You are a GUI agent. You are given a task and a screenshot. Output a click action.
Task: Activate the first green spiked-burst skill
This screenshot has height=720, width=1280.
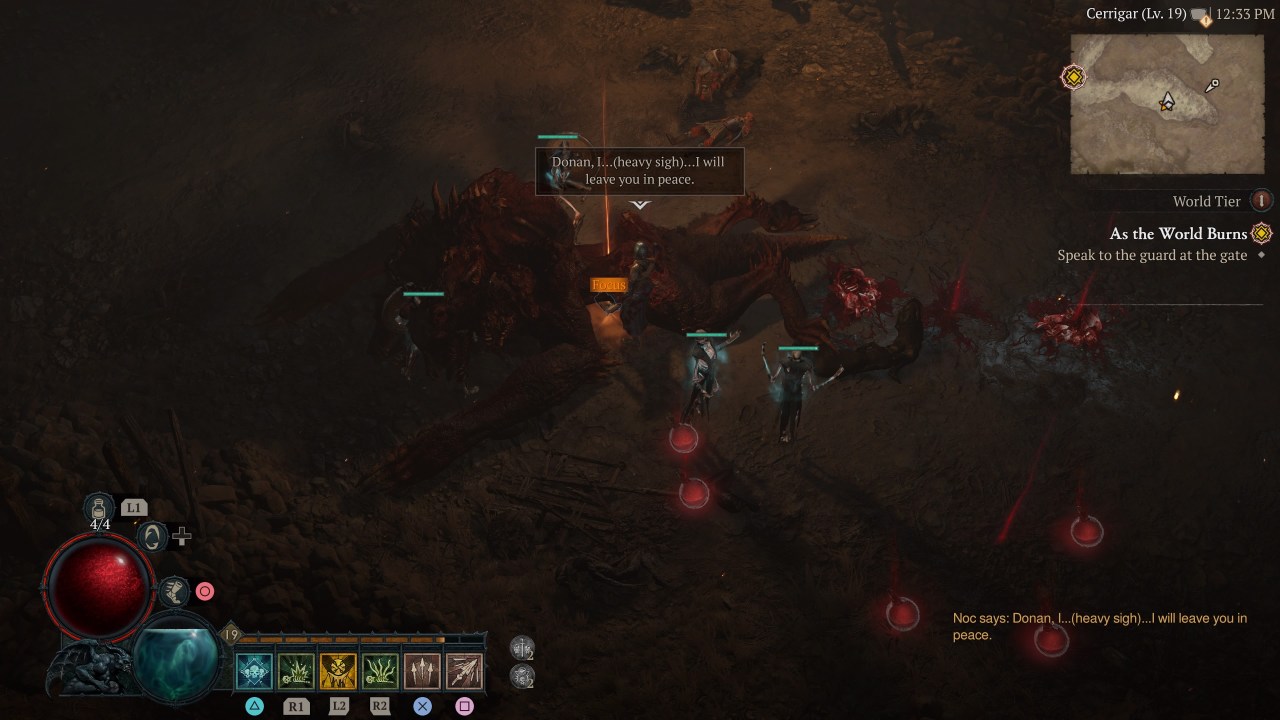296,671
